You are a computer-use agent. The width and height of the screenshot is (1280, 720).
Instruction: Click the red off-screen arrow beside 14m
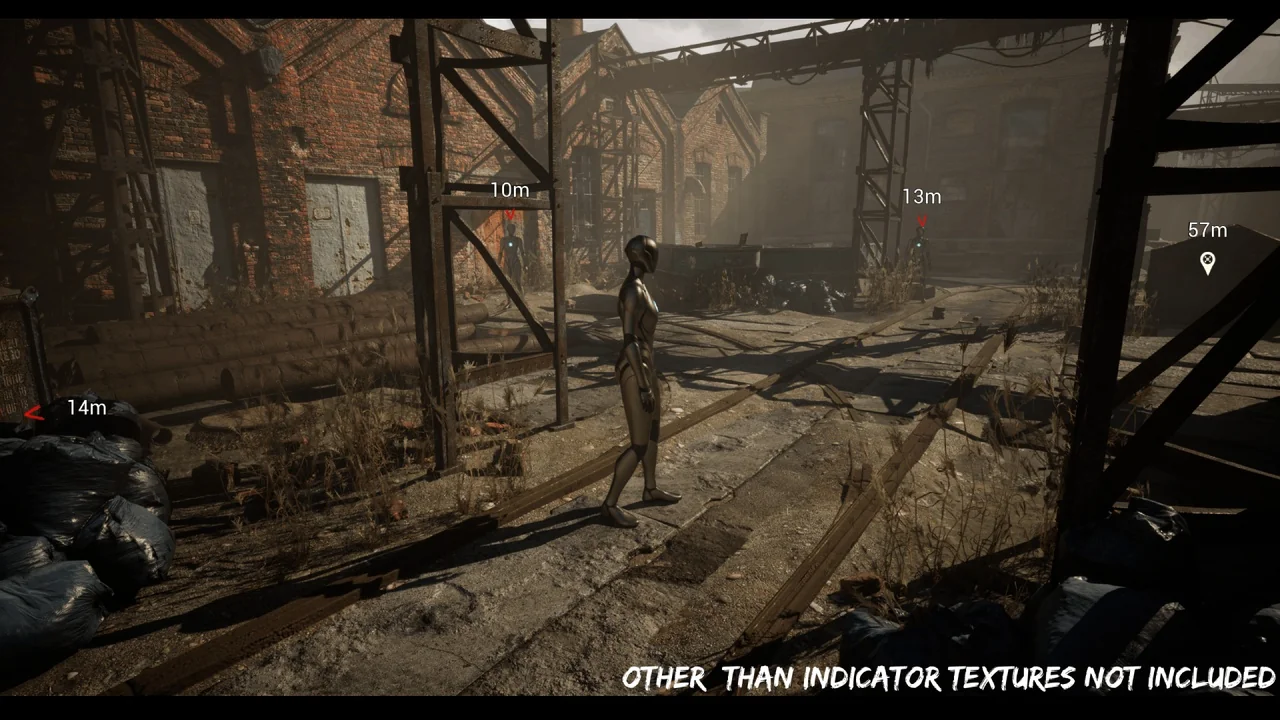point(34,412)
